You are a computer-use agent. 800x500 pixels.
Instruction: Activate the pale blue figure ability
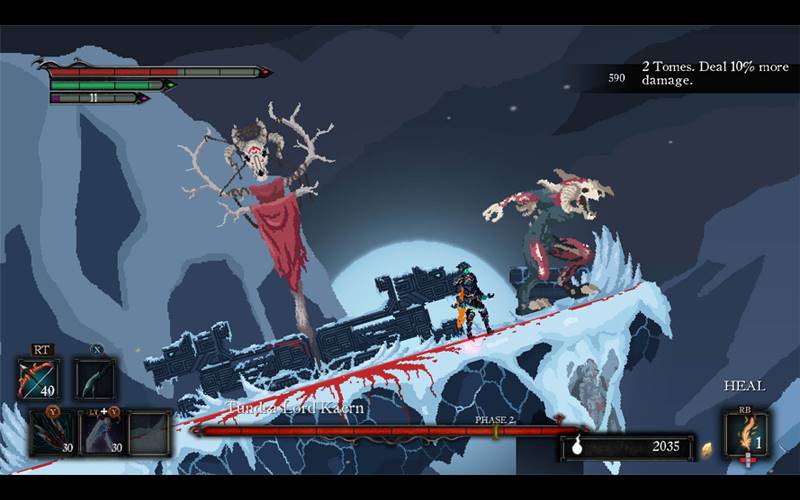[x=101, y=432]
